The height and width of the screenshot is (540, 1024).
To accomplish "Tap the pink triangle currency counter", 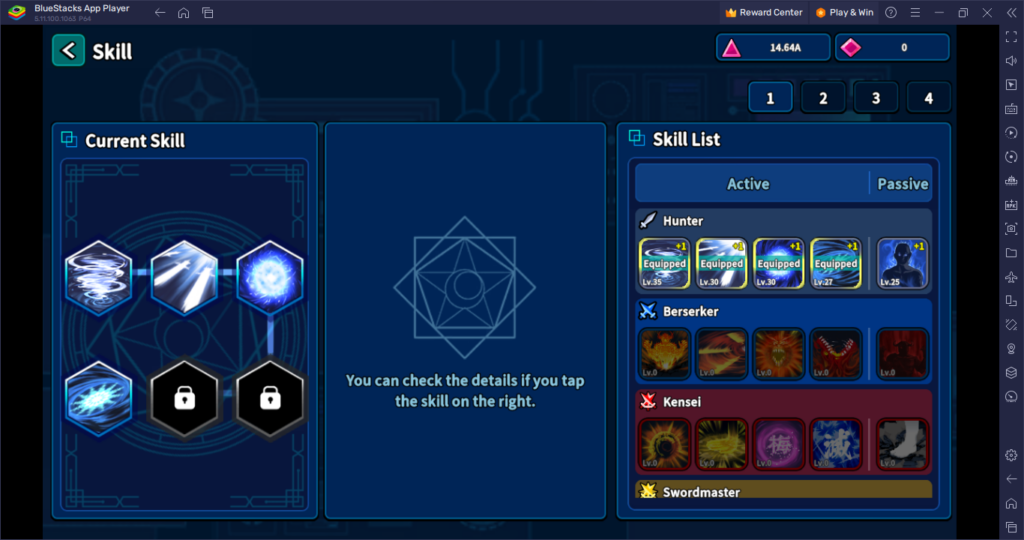I will pyautogui.click(x=772, y=47).
